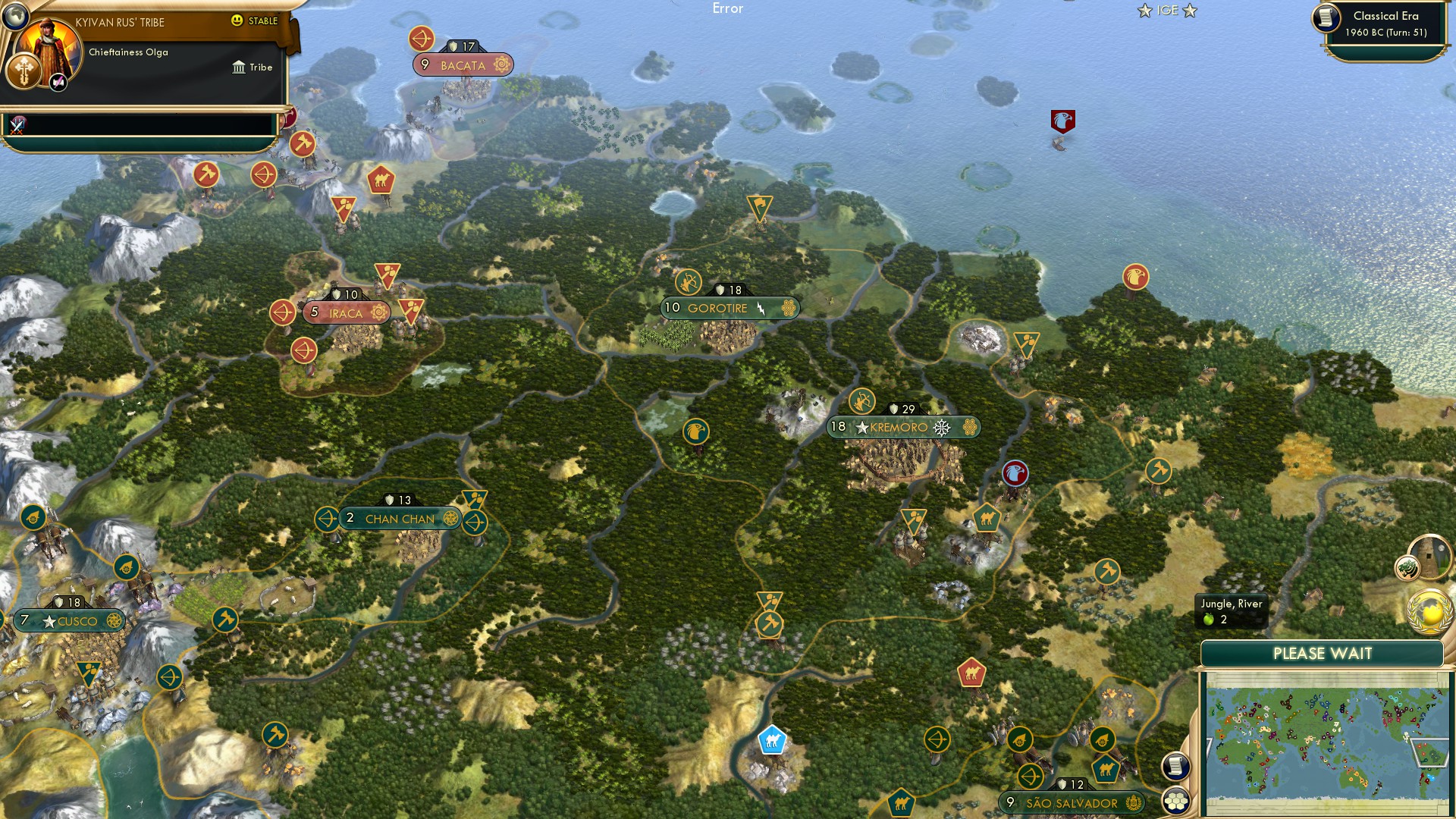Screen dimensions: 1456x819
Task: Click the Tribe government pillar icon
Action: point(239,67)
